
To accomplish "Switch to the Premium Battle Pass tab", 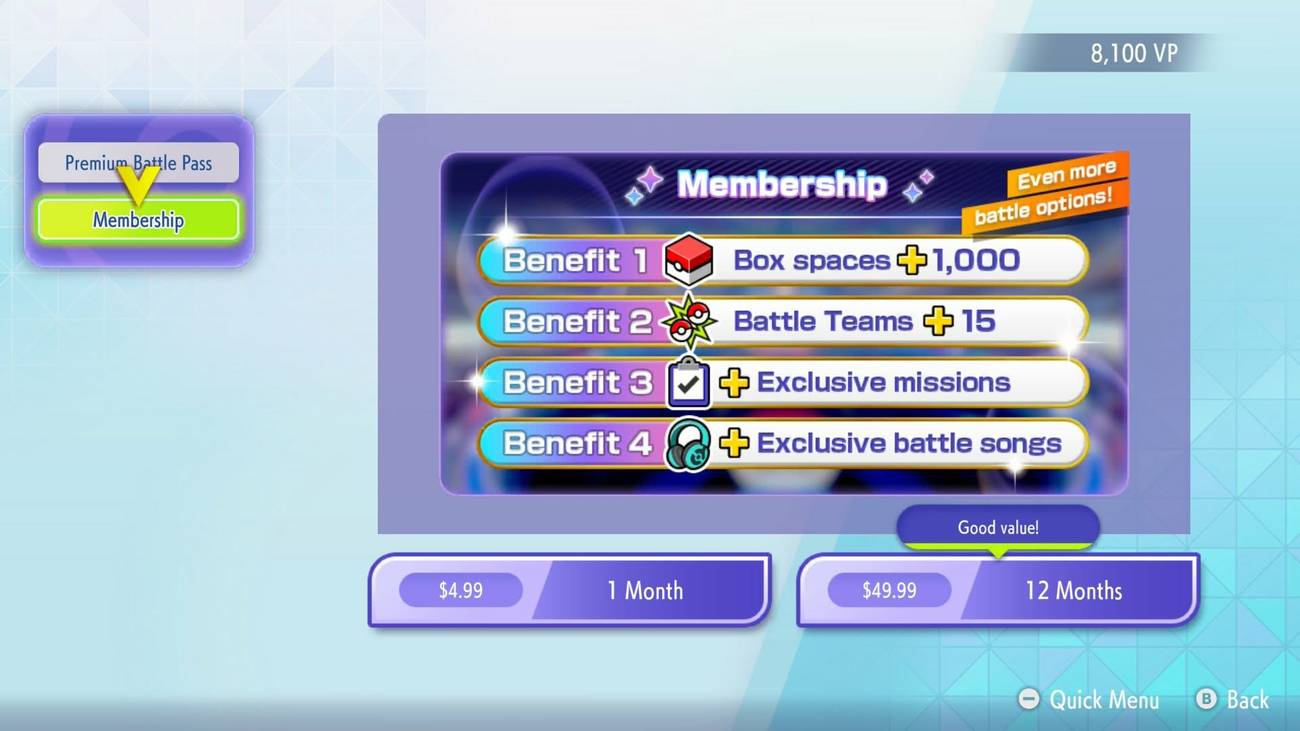I will point(137,162).
